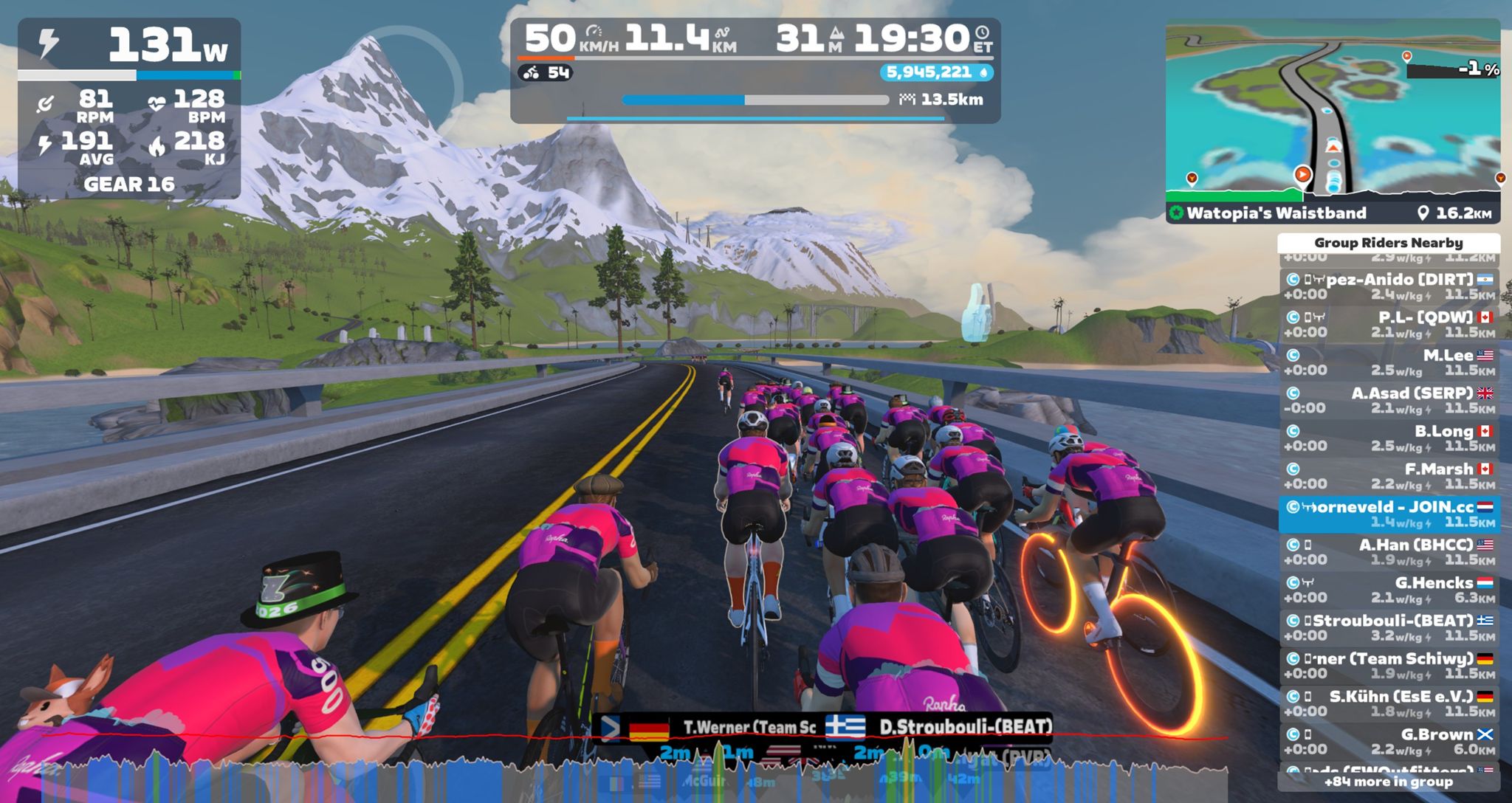Click the A.Asad (SERP) rider entry
The height and width of the screenshot is (803, 1512).
coord(1389,400)
